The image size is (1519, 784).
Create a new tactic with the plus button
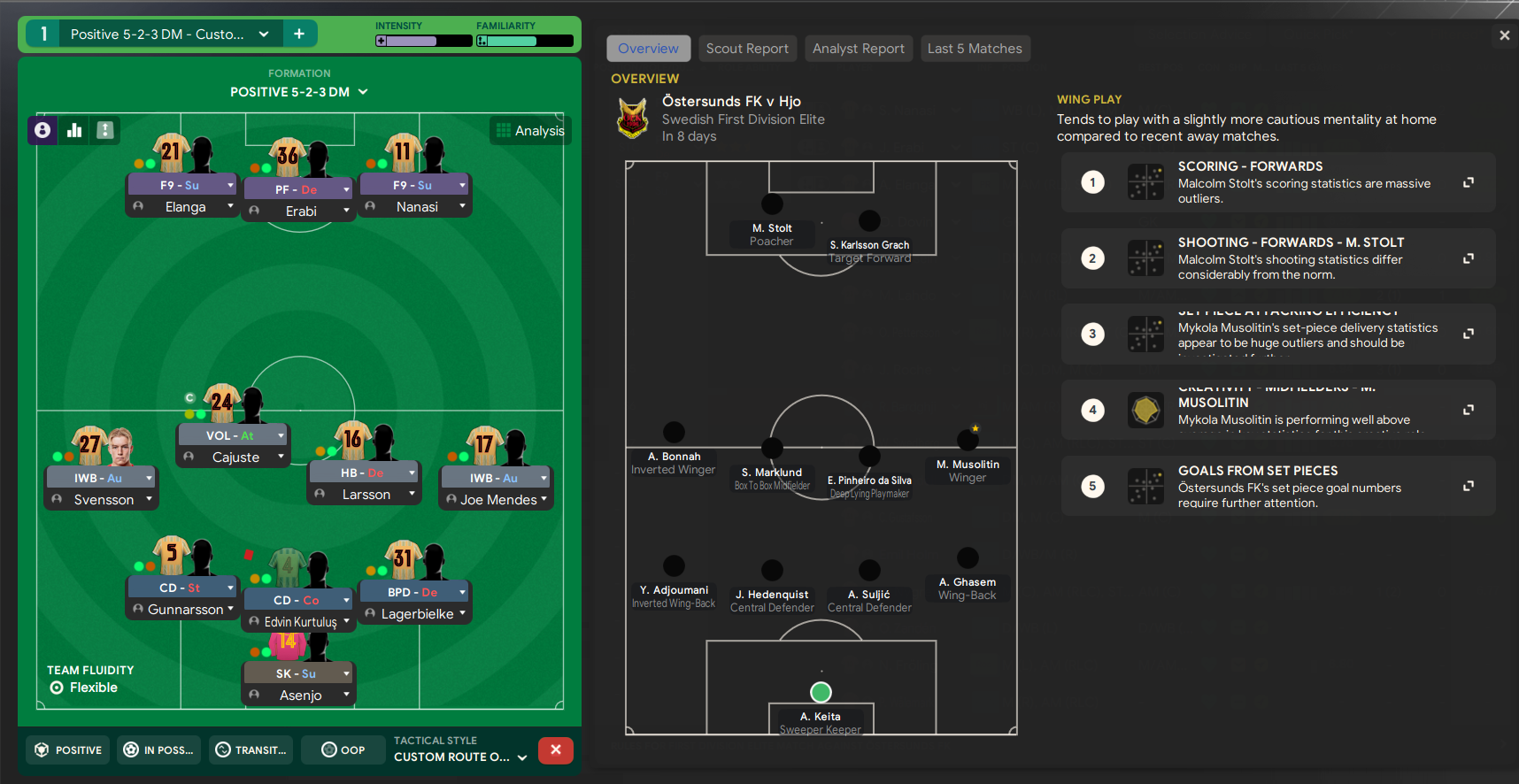[x=300, y=33]
